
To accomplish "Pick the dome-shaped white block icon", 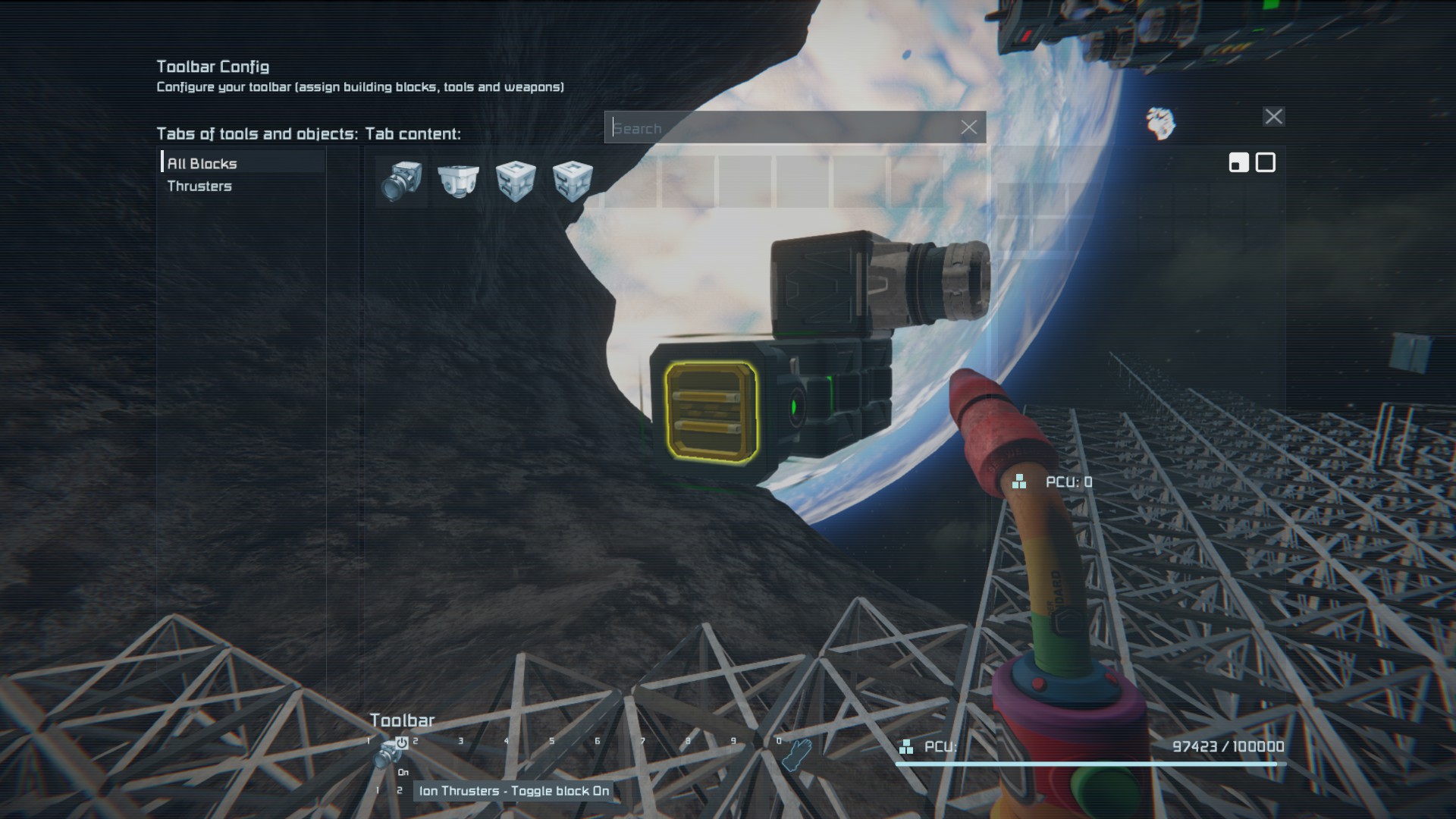I will tap(458, 181).
